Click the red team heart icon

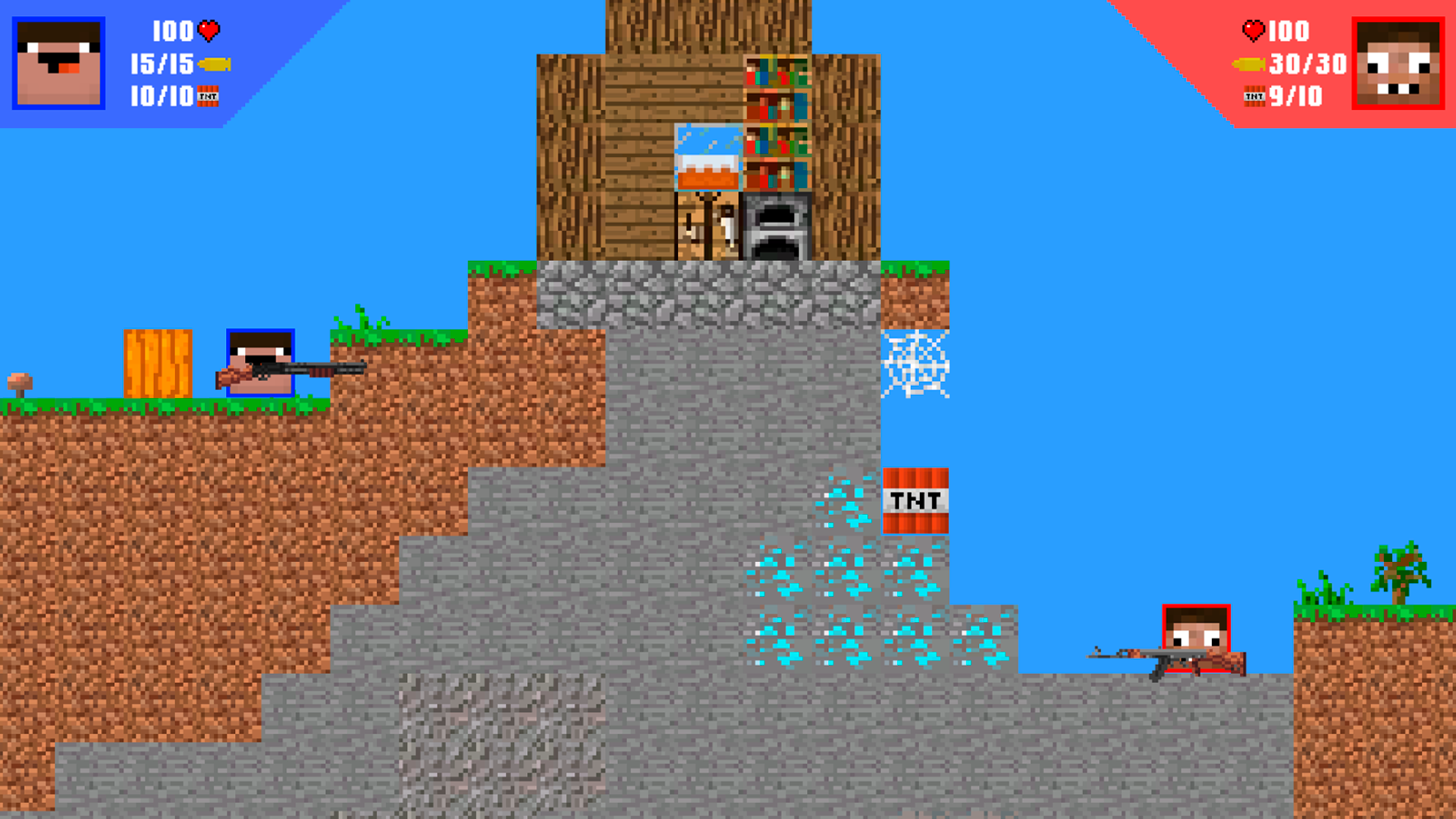tap(1253, 31)
